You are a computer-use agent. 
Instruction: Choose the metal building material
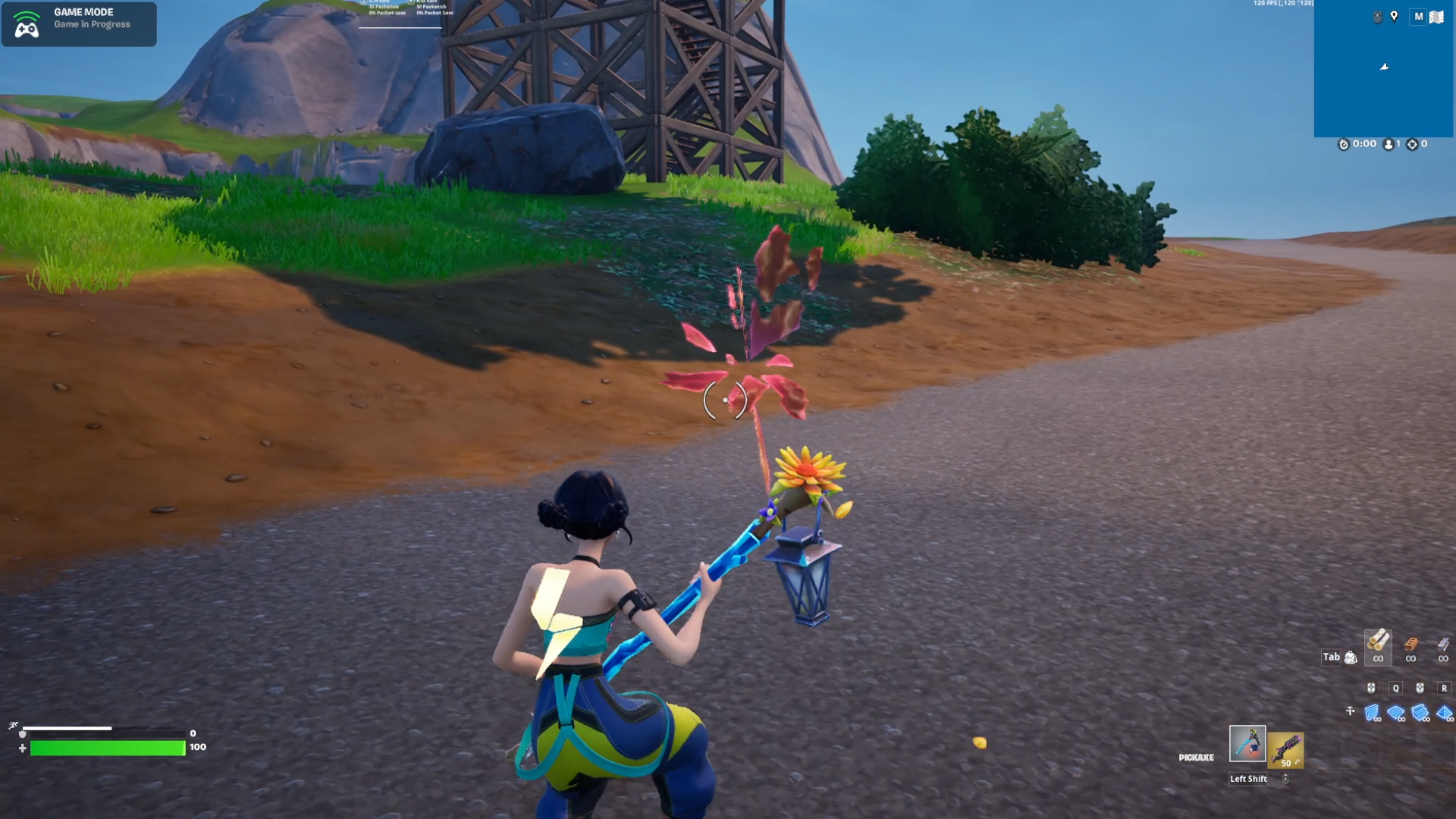[x=1442, y=645]
